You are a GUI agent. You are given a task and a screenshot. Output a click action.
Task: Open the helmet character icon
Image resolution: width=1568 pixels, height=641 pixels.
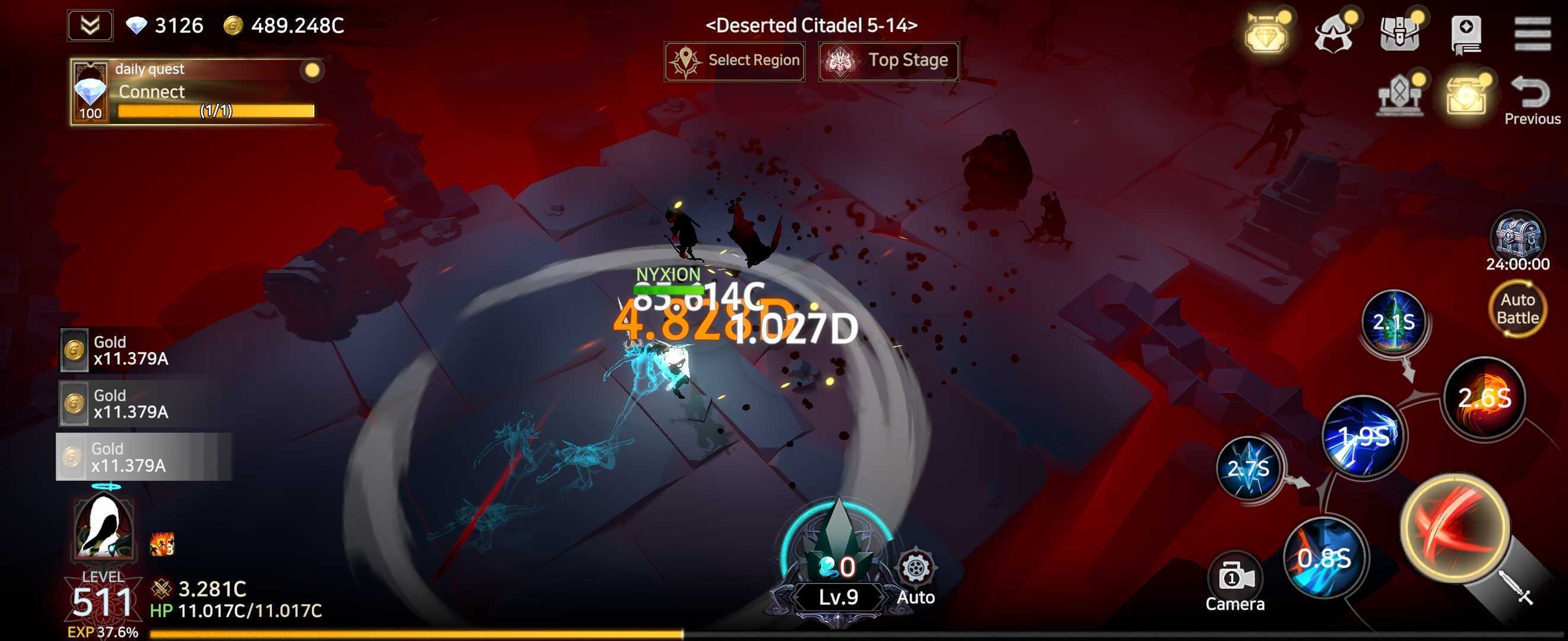(1333, 33)
